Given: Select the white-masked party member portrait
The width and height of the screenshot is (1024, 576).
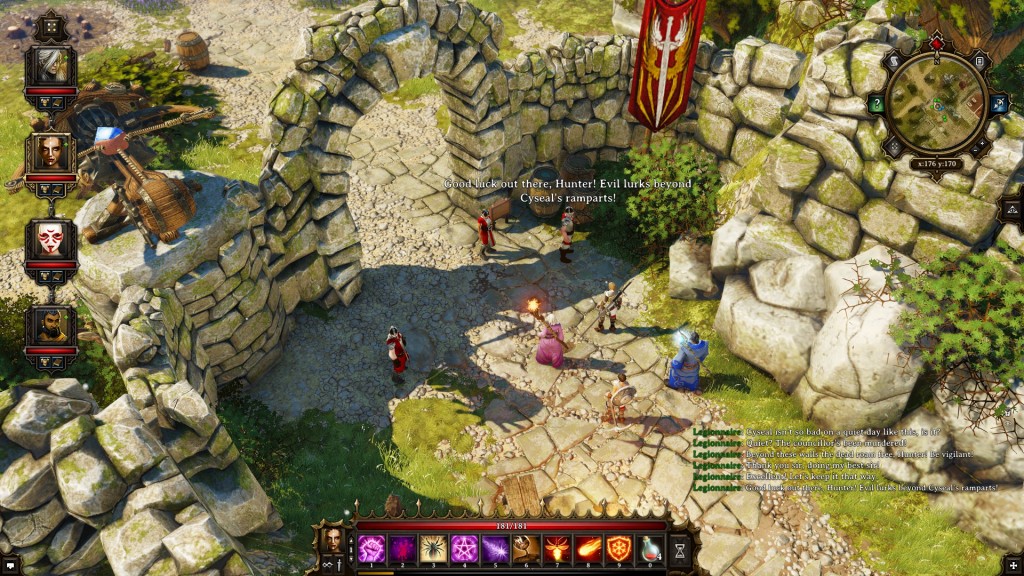Looking at the screenshot, I should coord(50,239).
